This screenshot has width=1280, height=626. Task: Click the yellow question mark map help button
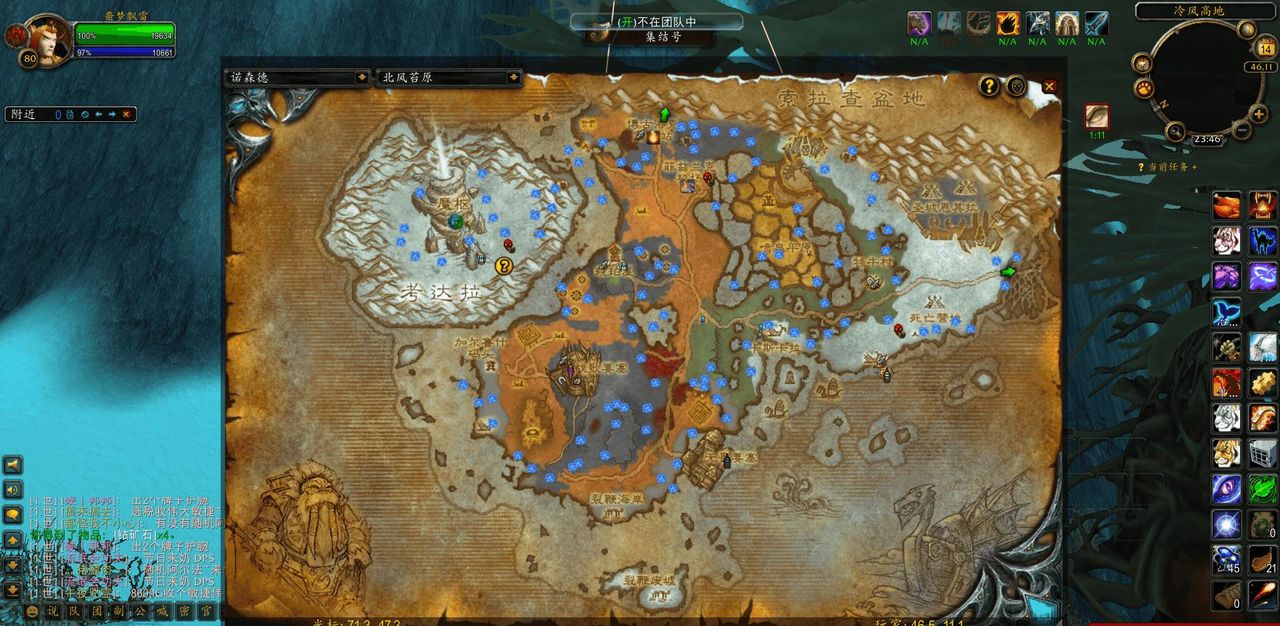[x=989, y=86]
